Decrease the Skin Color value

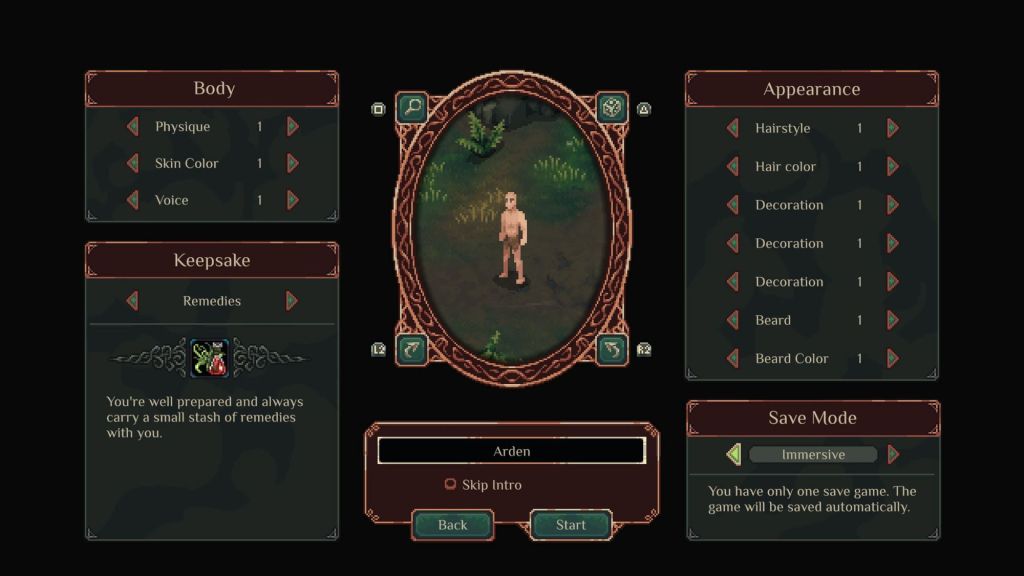[x=132, y=163]
